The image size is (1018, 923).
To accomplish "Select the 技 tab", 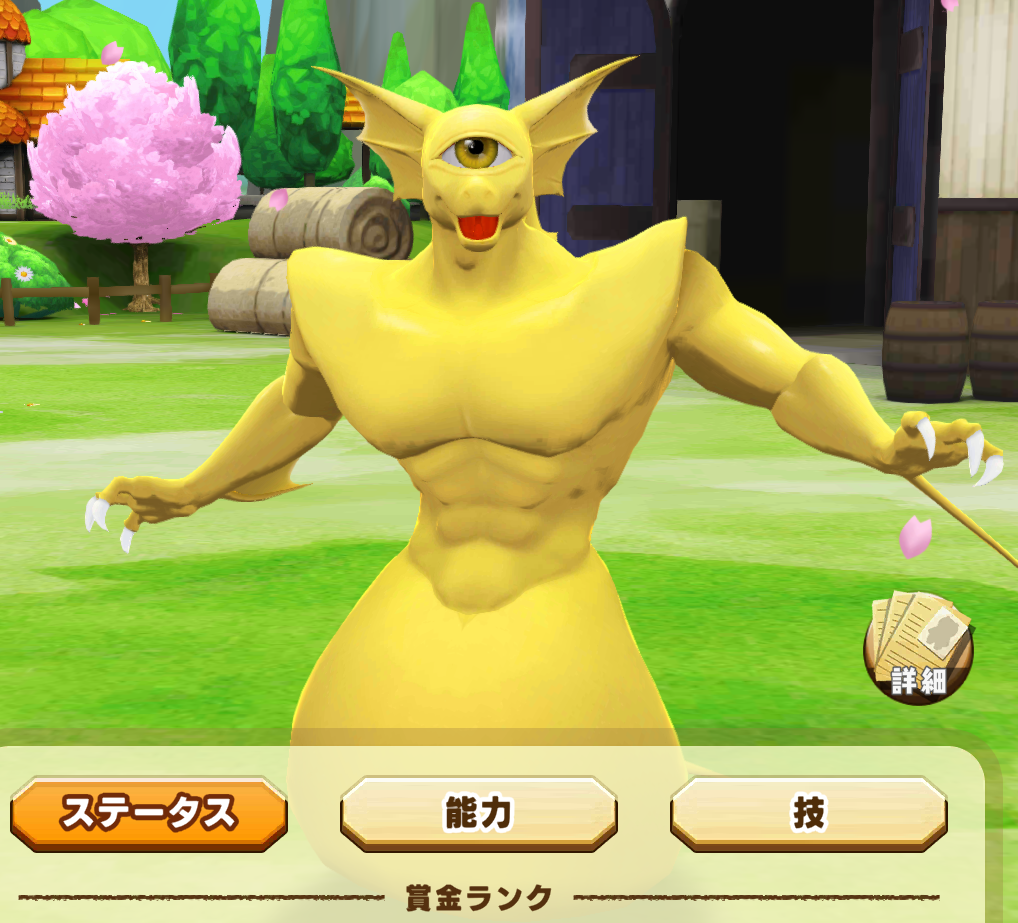I will [808, 814].
